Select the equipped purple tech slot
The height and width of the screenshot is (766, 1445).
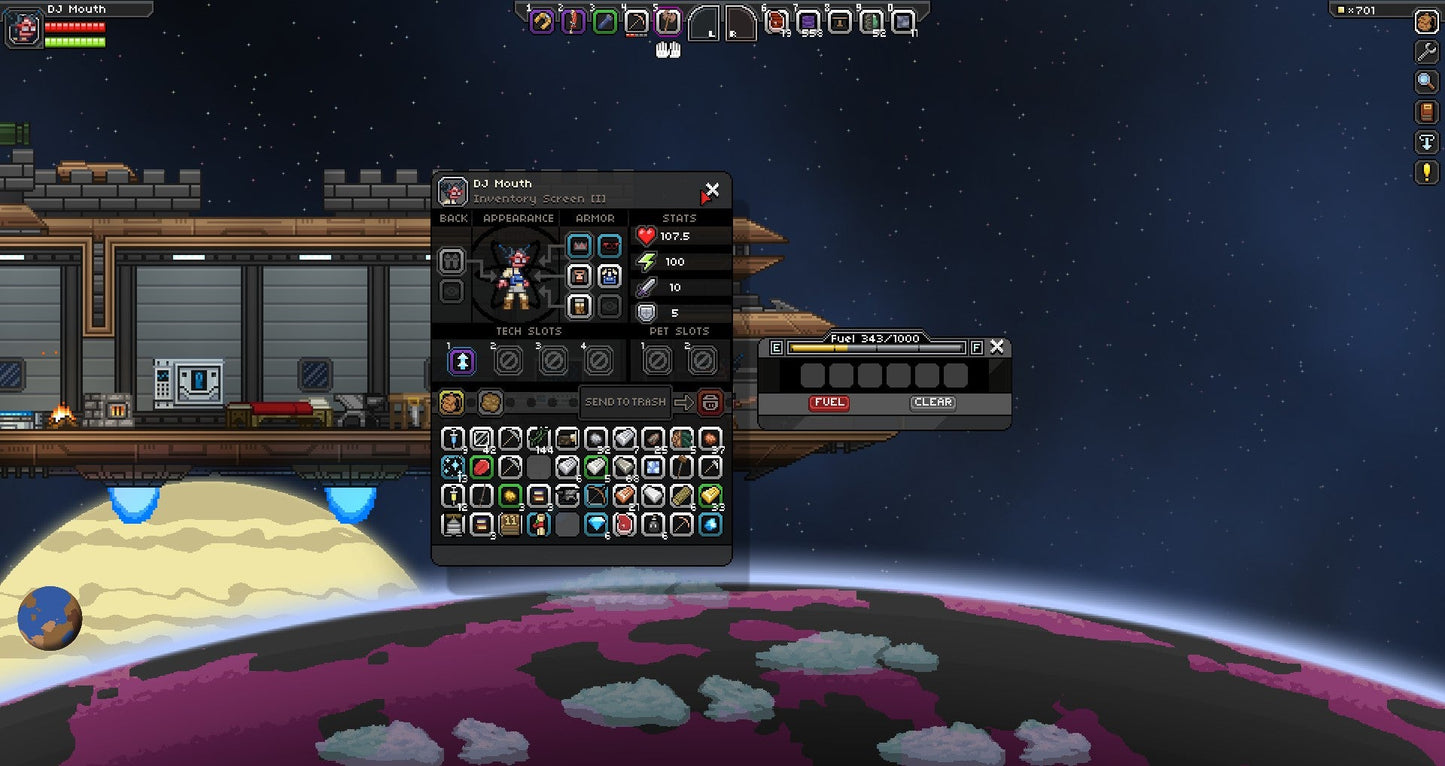click(461, 360)
